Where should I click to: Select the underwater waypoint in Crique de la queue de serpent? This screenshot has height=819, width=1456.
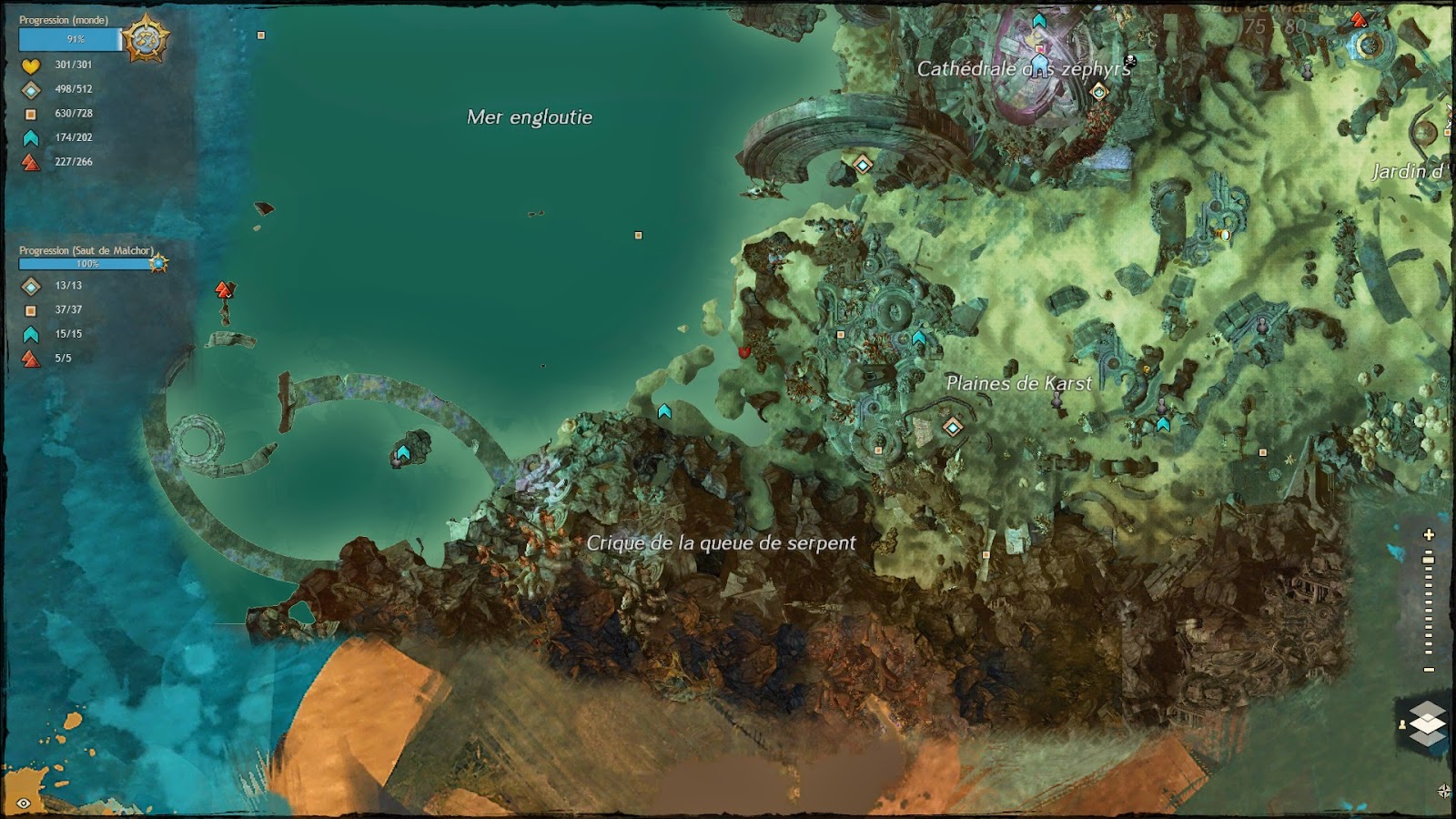coord(401,450)
